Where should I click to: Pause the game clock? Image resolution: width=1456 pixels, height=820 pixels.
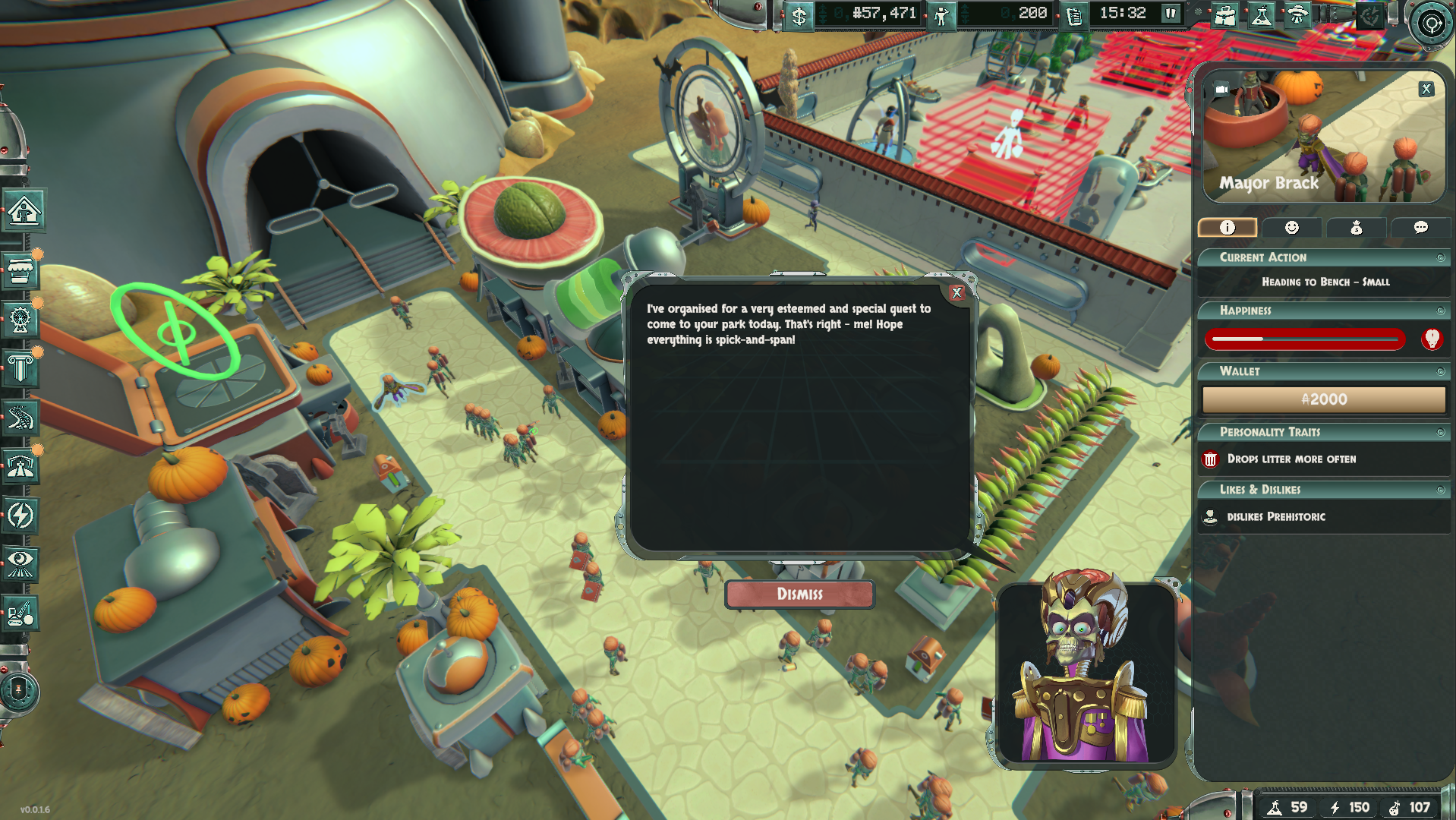(1171, 13)
